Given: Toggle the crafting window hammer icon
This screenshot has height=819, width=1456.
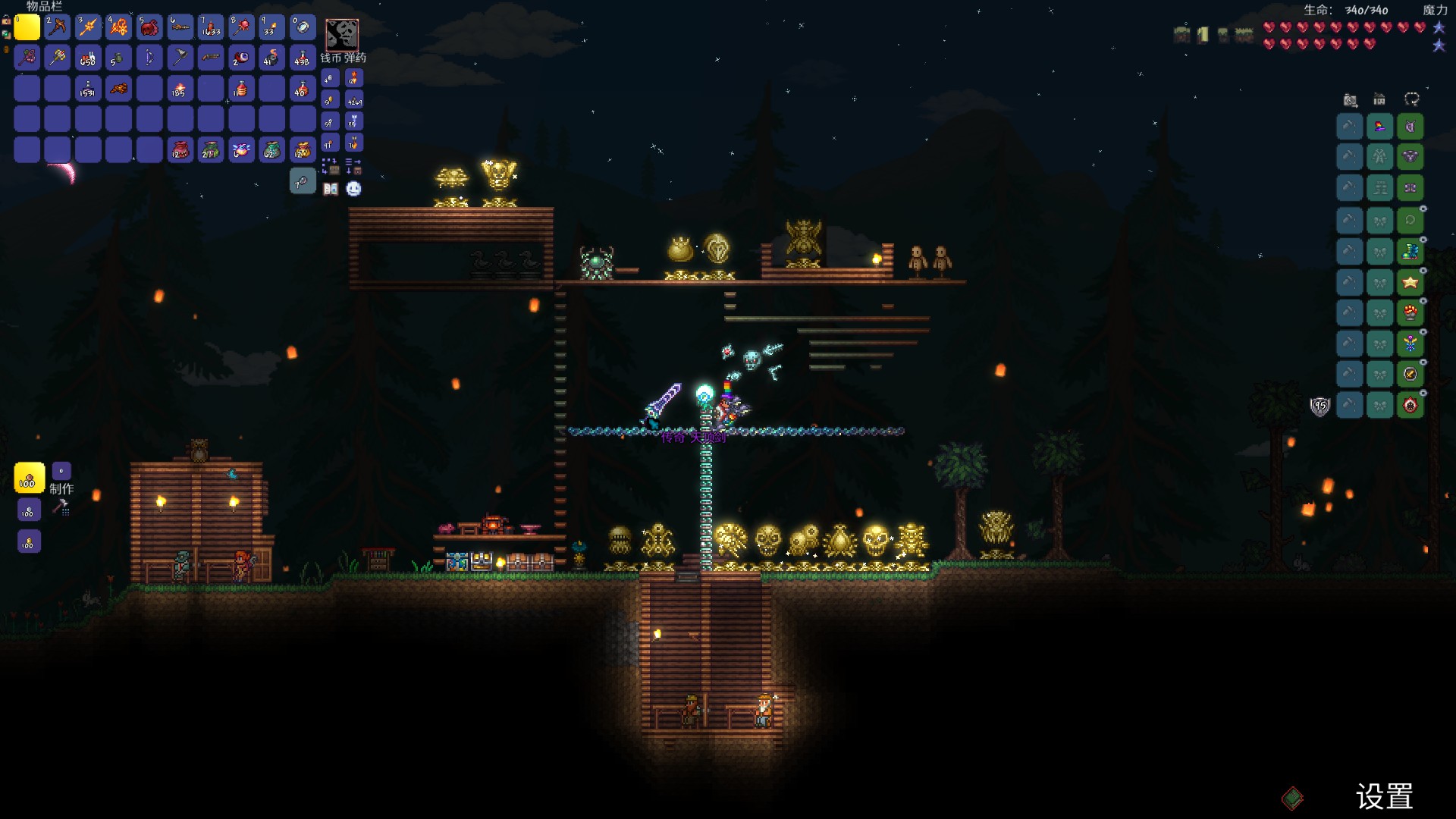Looking at the screenshot, I should click(x=61, y=507).
